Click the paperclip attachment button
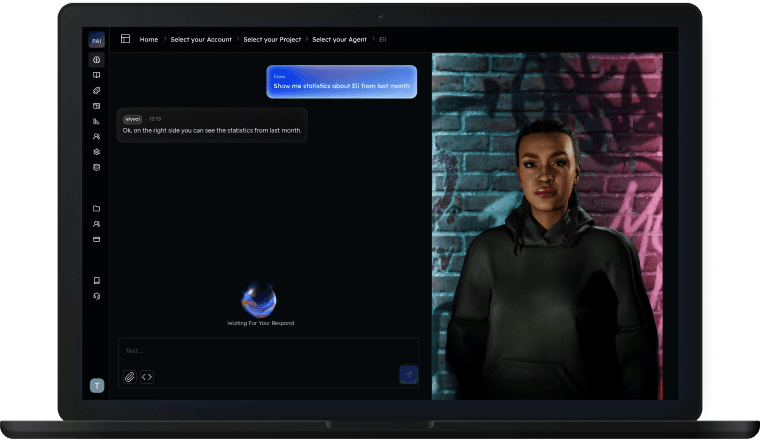The image size is (760, 440). (x=129, y=377)
